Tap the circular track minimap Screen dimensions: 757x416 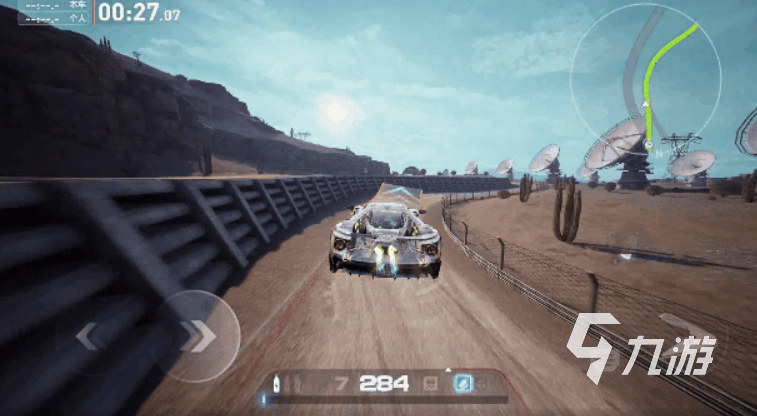645,80
